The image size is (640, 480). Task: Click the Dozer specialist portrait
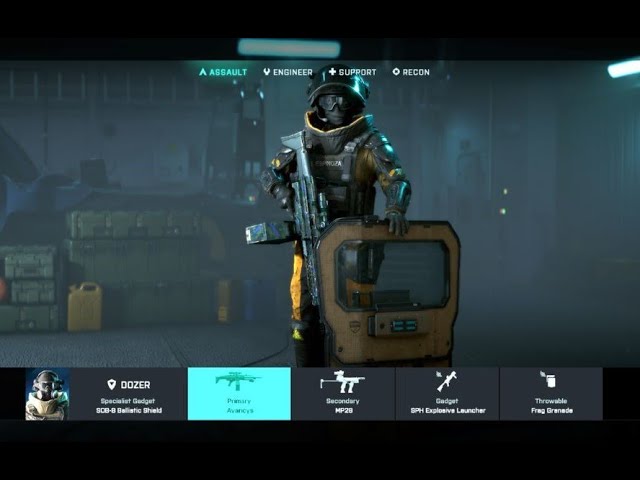pyautogui.click(x=47, y=394)
